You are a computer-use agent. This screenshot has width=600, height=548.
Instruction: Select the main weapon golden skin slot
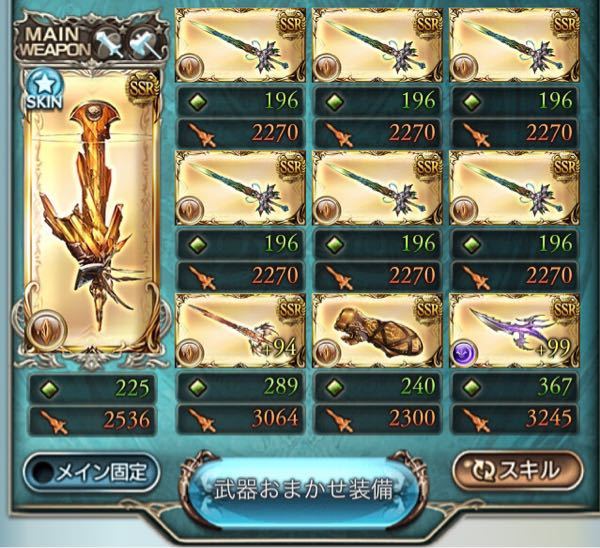[87, 220]
